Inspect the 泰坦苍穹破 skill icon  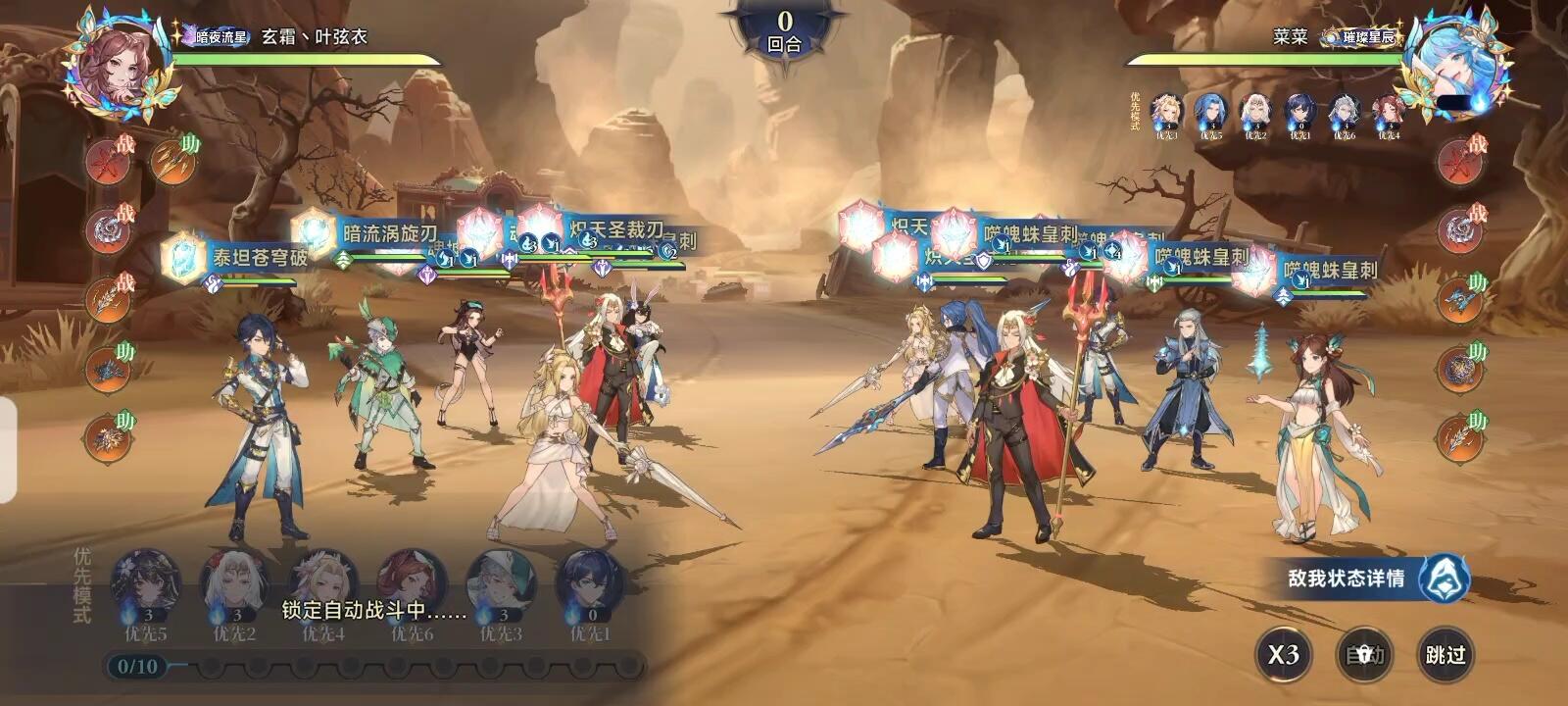pos(184,257)
